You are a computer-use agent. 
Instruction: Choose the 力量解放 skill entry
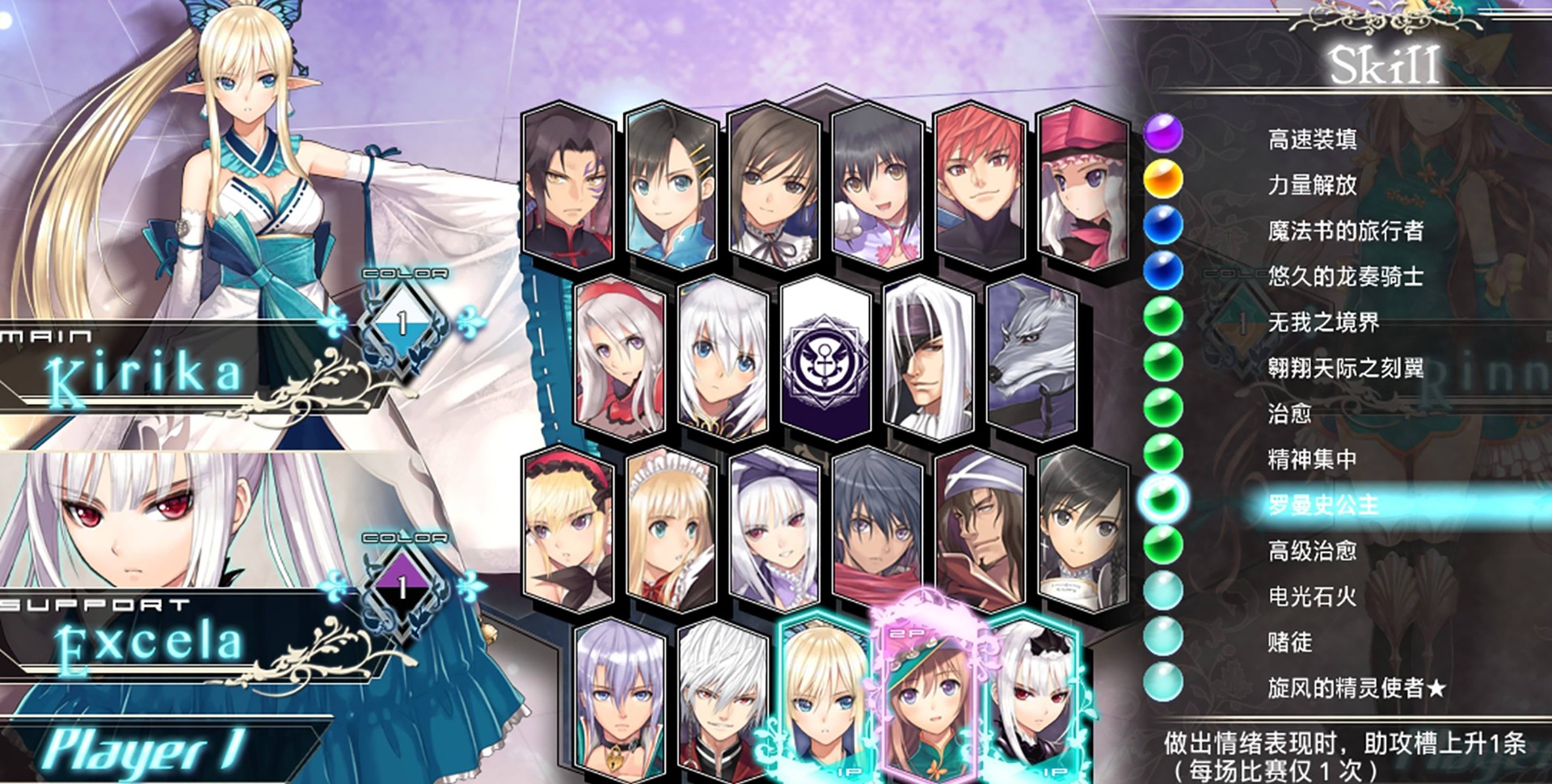point(1312,185)
